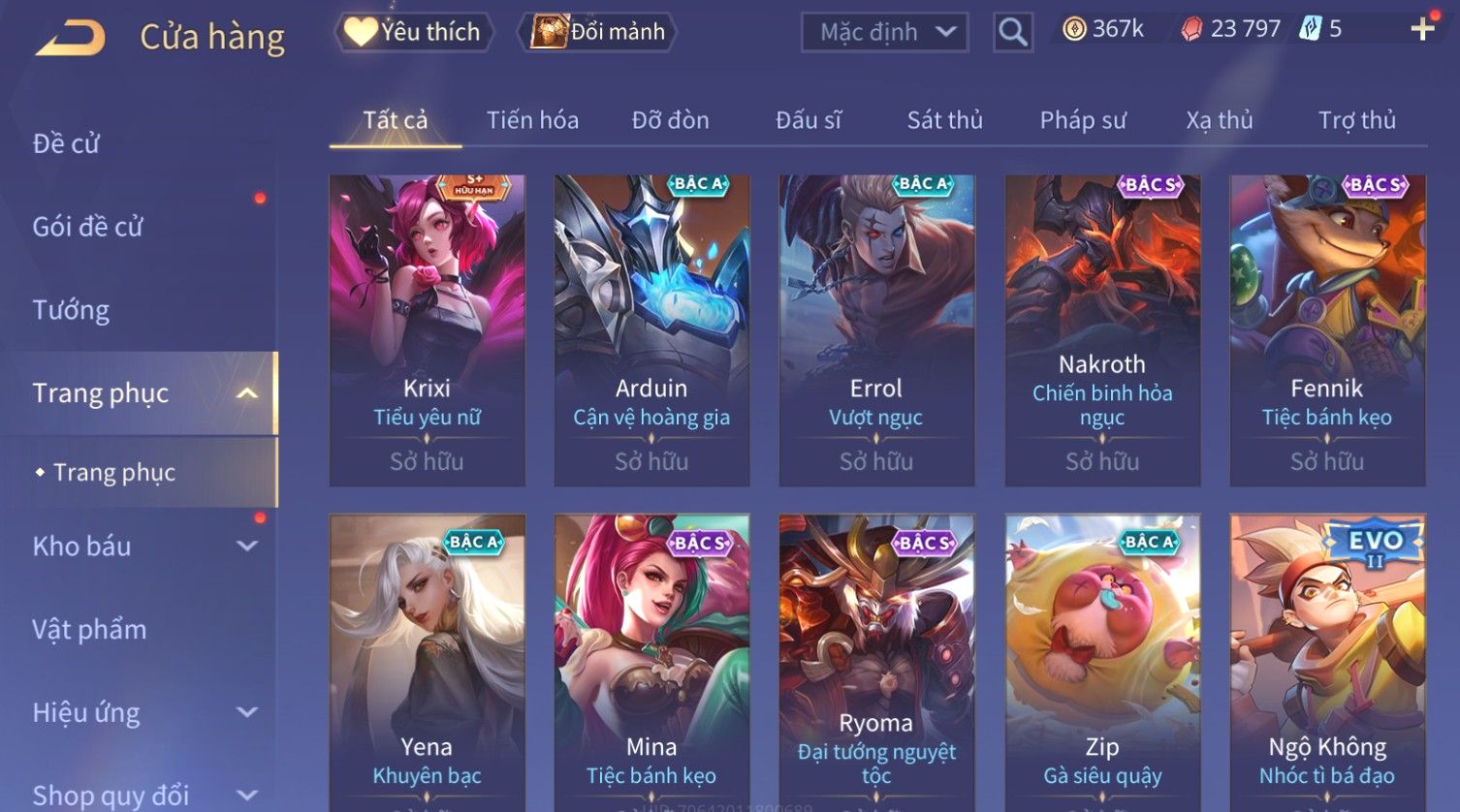Open the Xạ thủ tab
Image resolution: width=1460 pixels, height=812 pixels.
(1219, 120)
